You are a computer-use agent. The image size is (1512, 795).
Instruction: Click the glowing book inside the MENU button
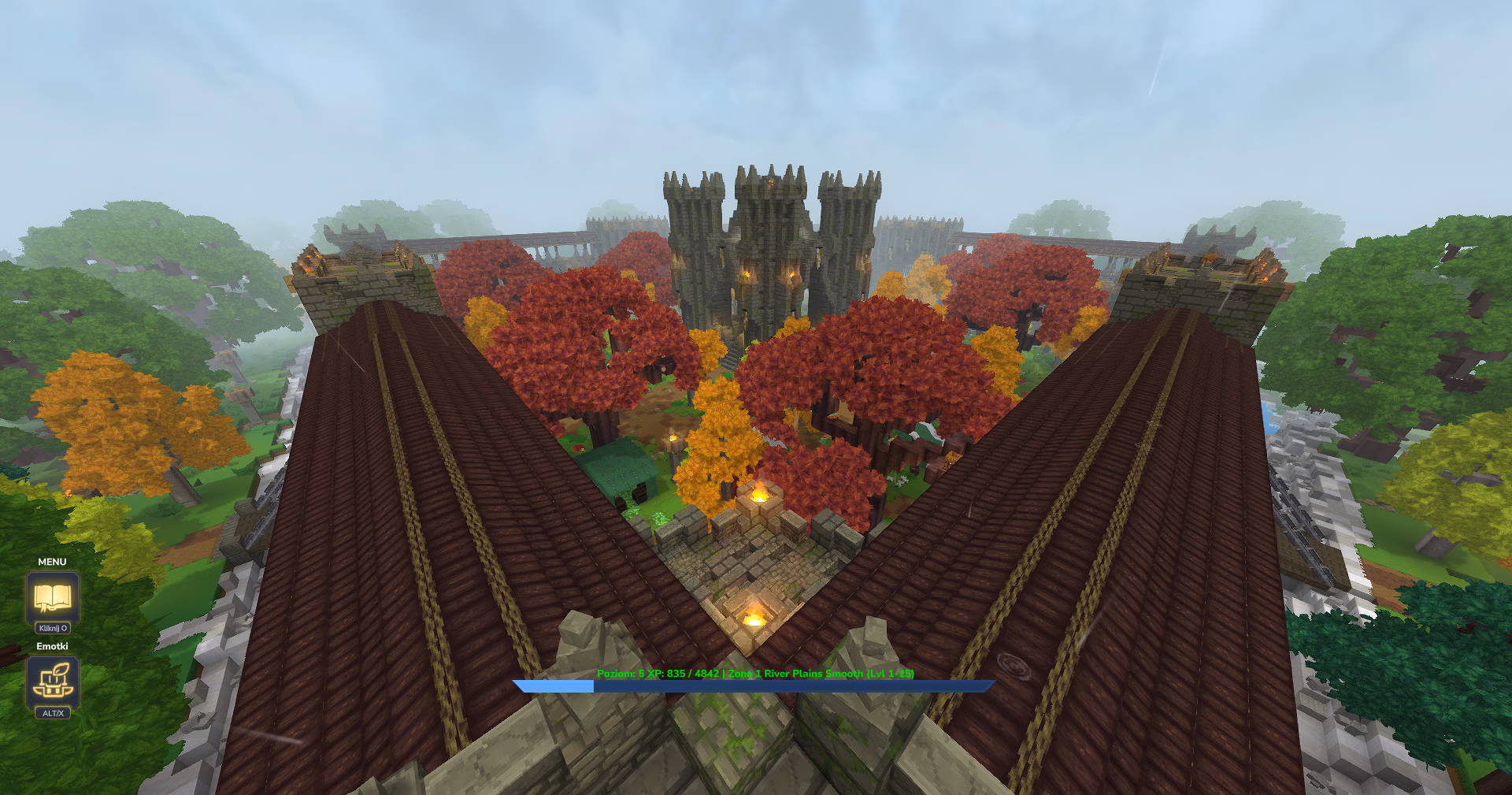(x=52, y=597)
